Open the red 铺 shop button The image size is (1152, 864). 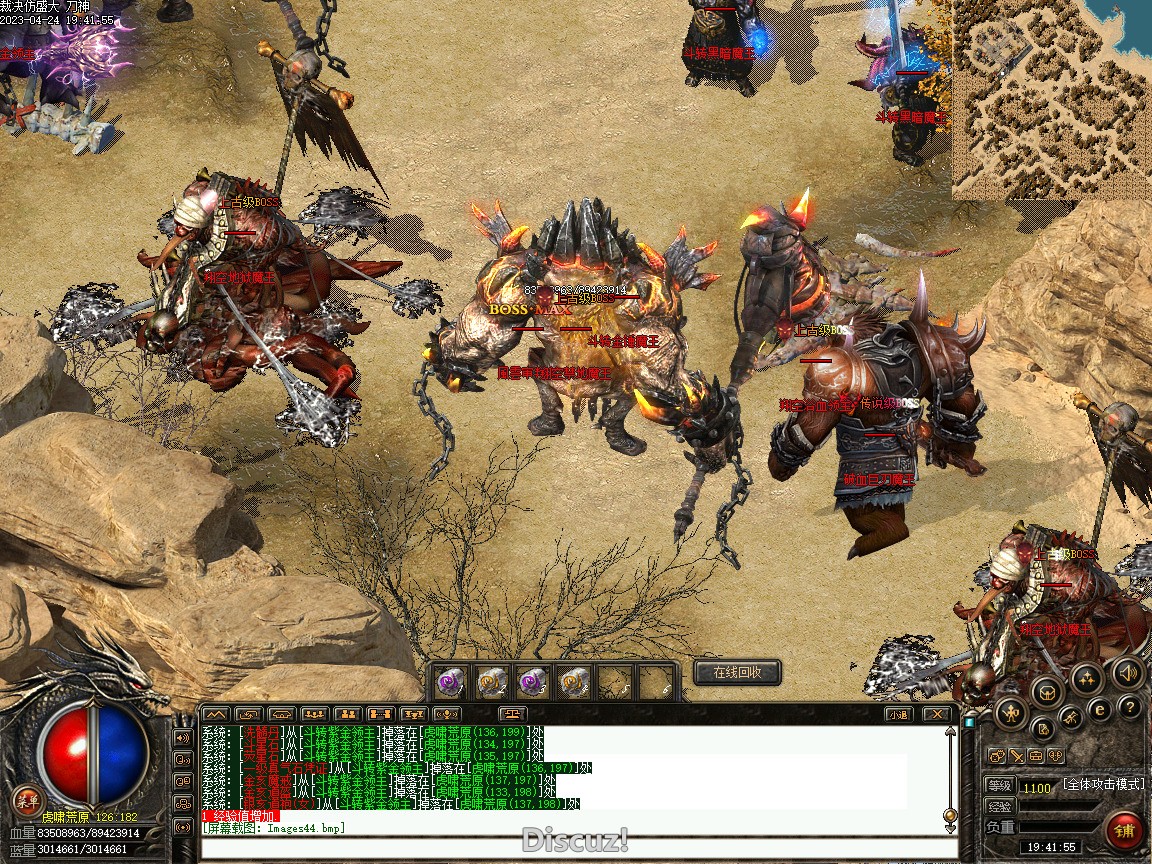coord(1125,832)
